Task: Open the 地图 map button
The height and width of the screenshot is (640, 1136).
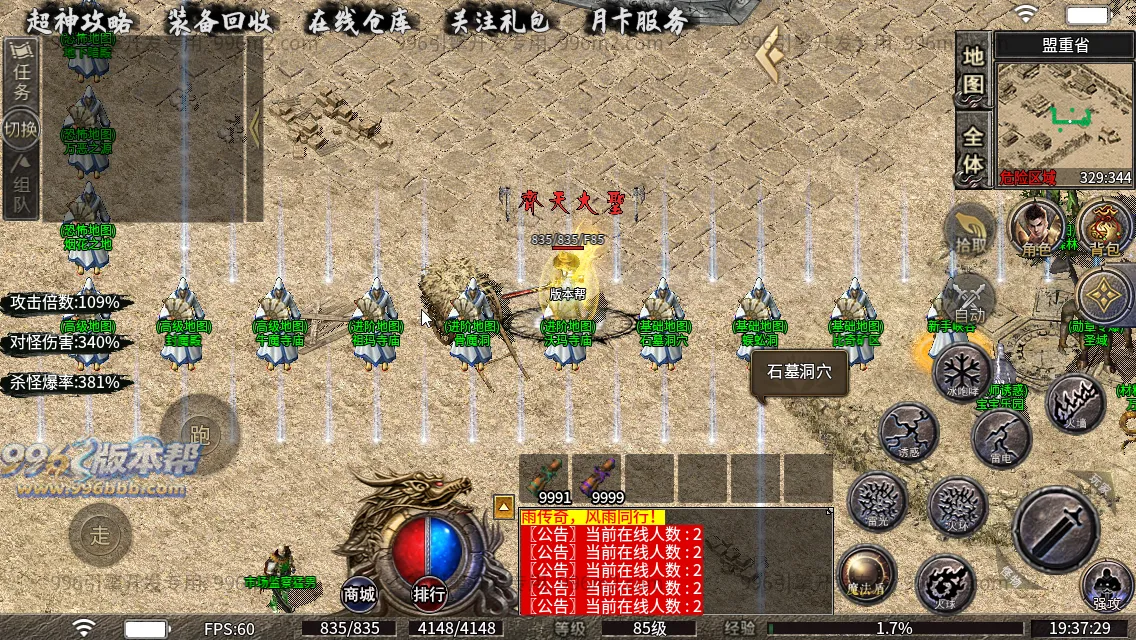Action: pyautogui.click(x=973, y=68)
